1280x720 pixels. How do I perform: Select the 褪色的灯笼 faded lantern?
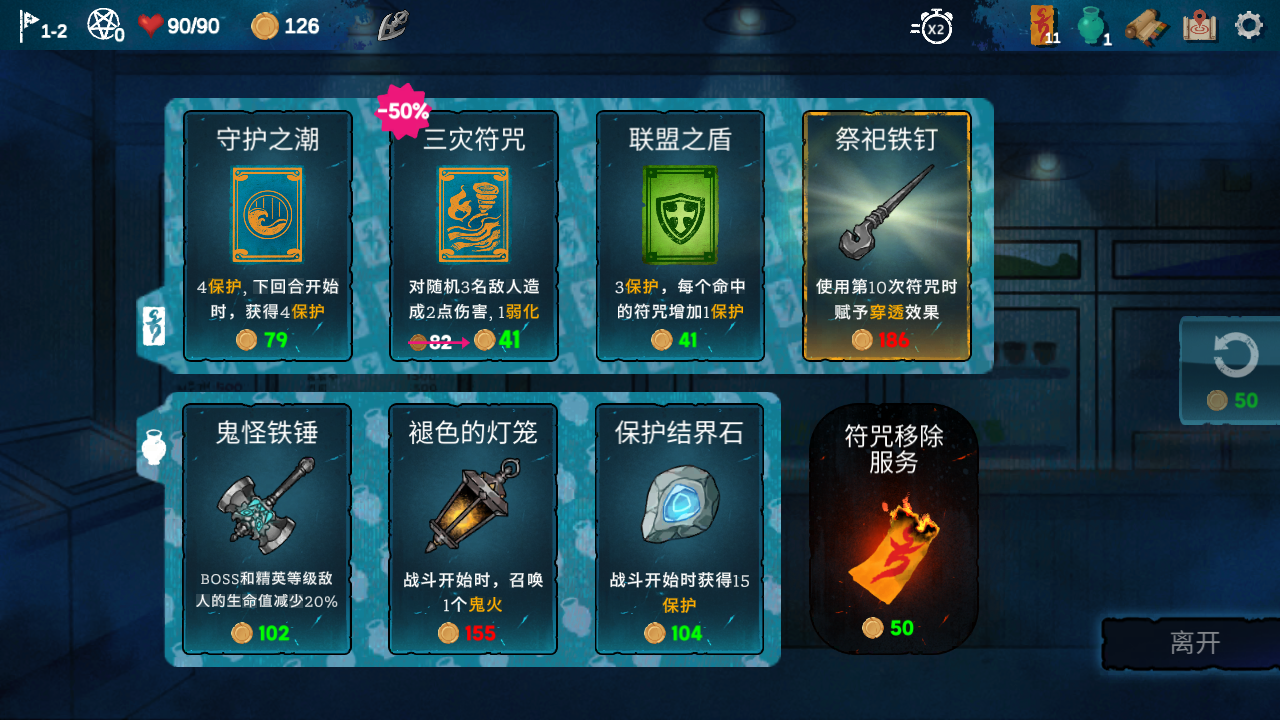pyautogui.click(x=472, y=530)
